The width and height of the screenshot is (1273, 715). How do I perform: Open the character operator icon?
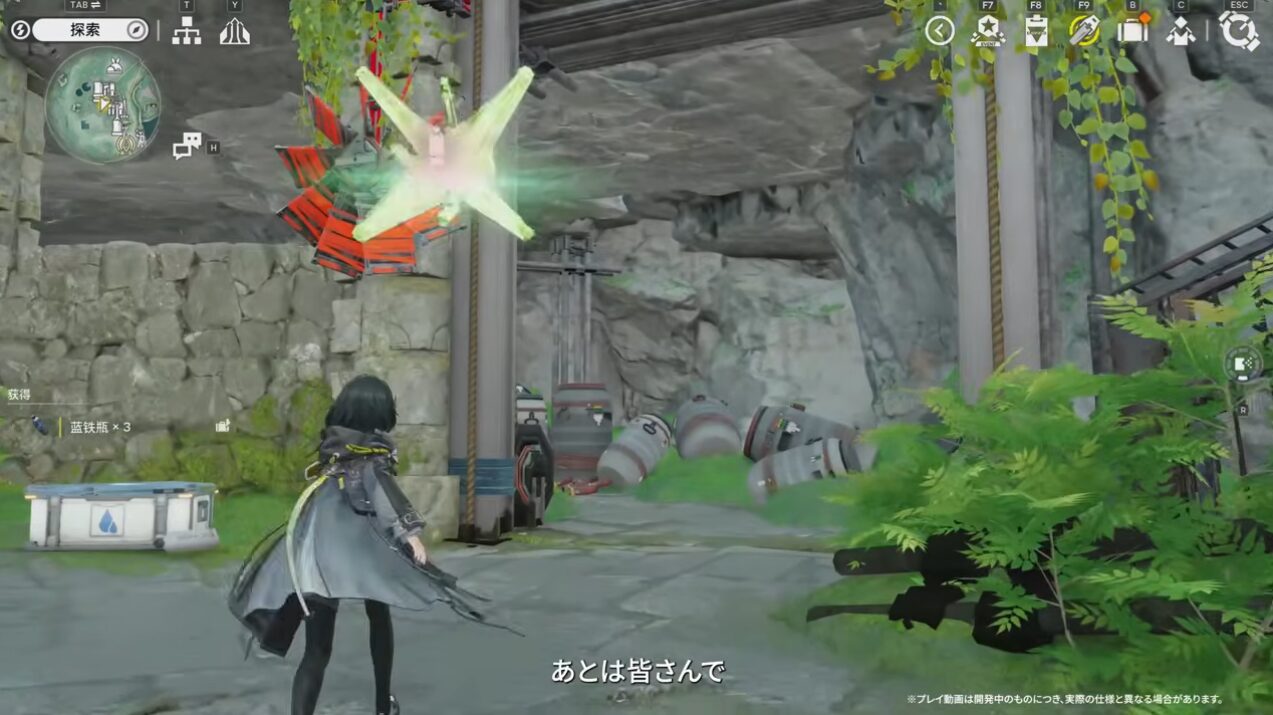click(x=1181, y=31)
